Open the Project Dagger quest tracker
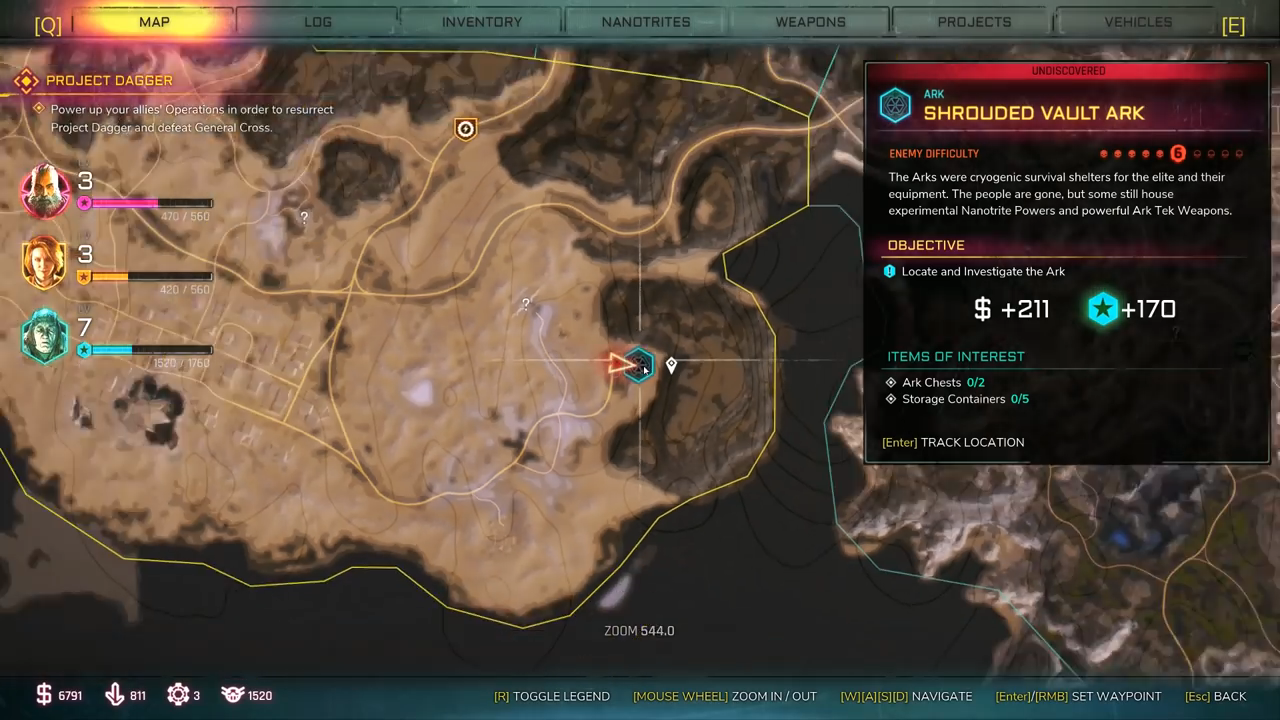This screenshot has width=1280, height=720. (x=109, y=80)
